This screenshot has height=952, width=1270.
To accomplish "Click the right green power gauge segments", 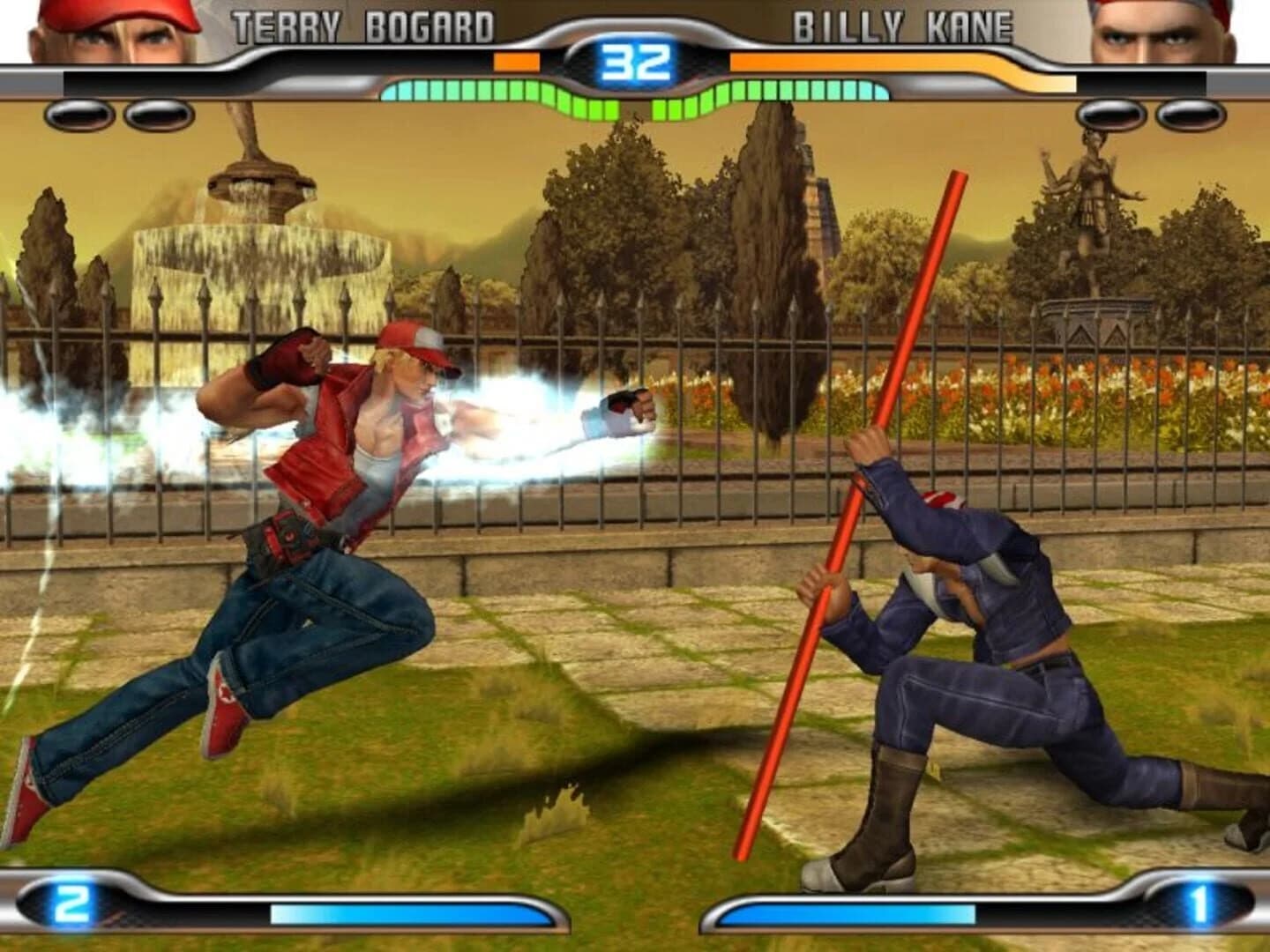I will [x=794, y=90].
